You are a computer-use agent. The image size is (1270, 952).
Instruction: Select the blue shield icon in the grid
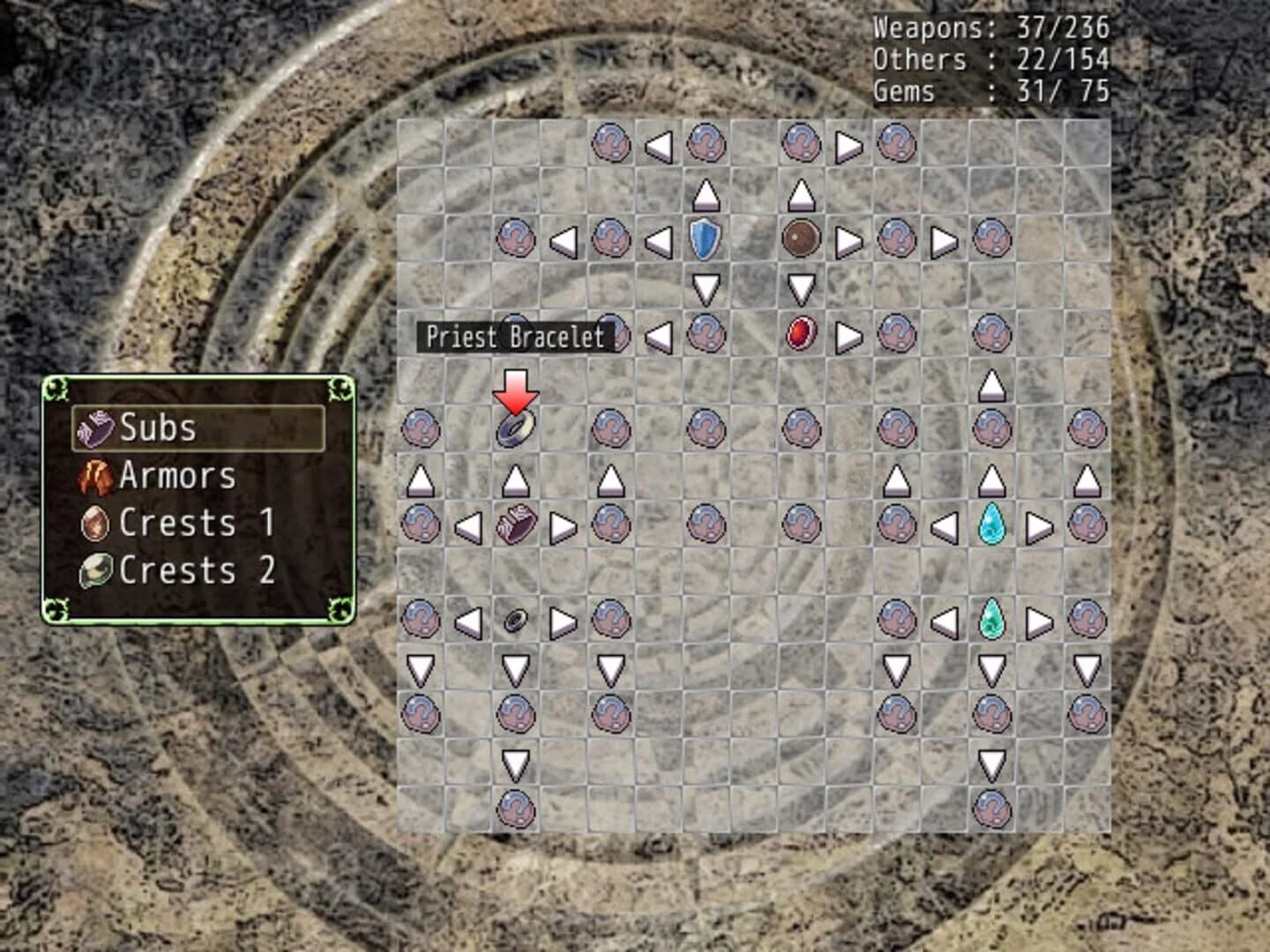706,238
